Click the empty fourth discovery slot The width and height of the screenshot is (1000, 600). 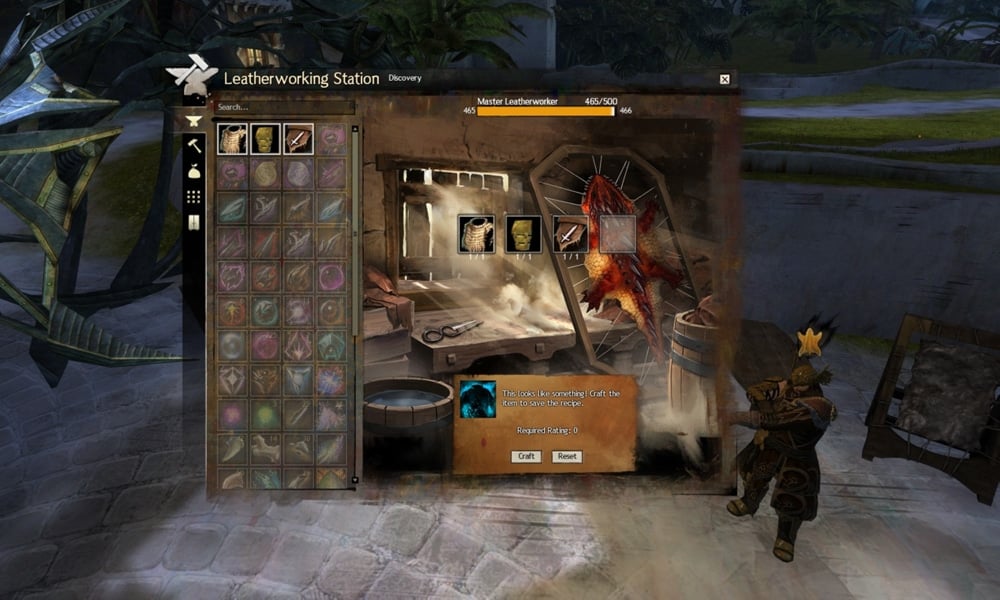point(617,233)
